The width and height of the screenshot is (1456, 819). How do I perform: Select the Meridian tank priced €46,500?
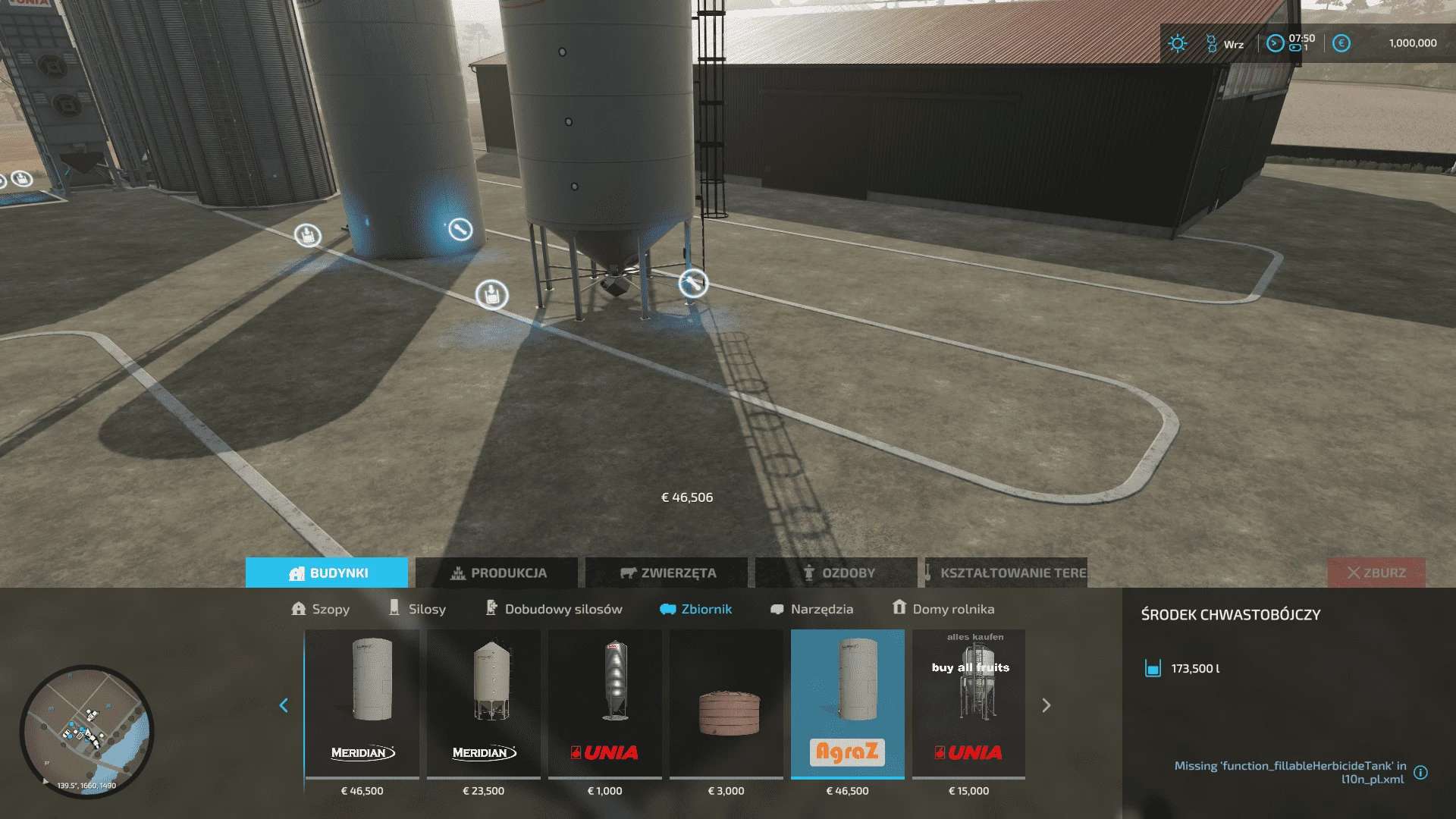pos(362,704)
